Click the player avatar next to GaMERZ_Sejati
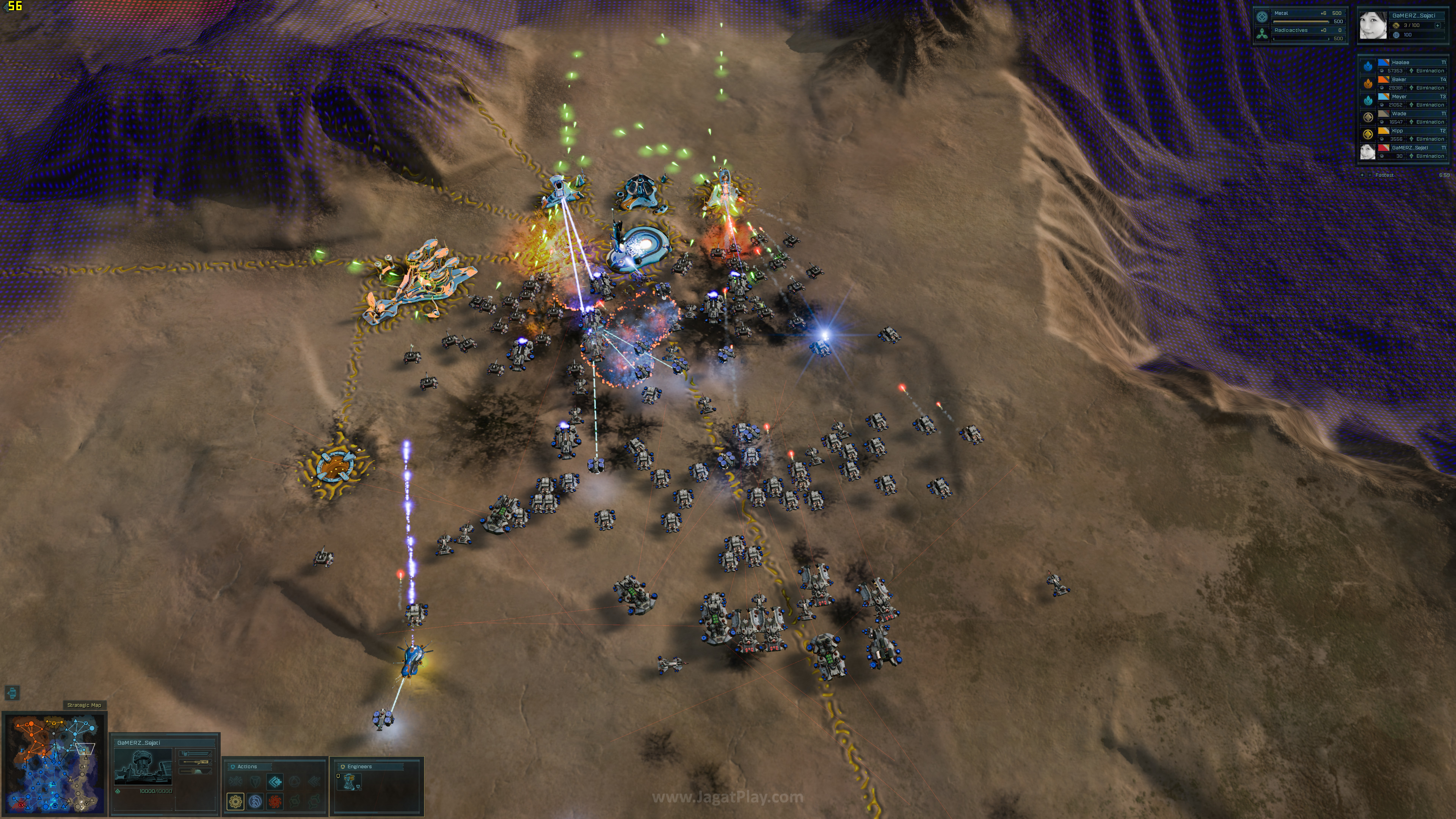The width and height of the screenshot is (1456, 819). click(x=1373, y=25)
